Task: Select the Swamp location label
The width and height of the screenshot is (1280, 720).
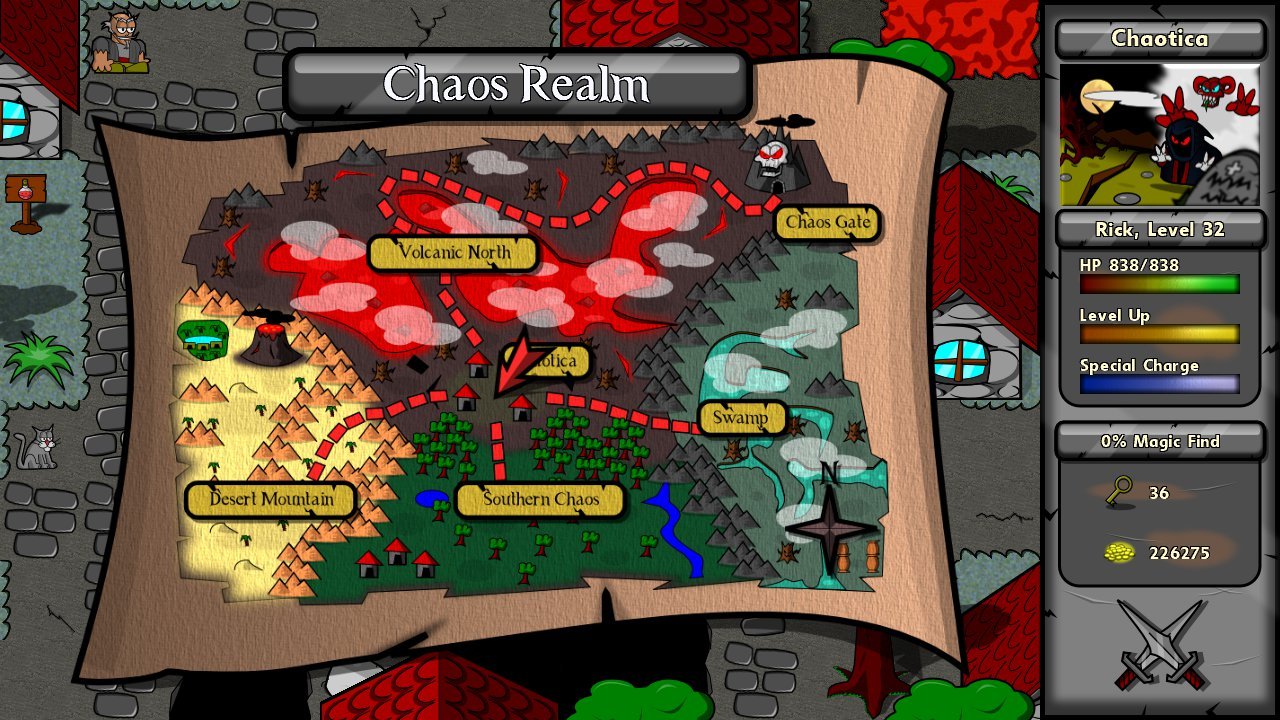Action: [740, 416]
